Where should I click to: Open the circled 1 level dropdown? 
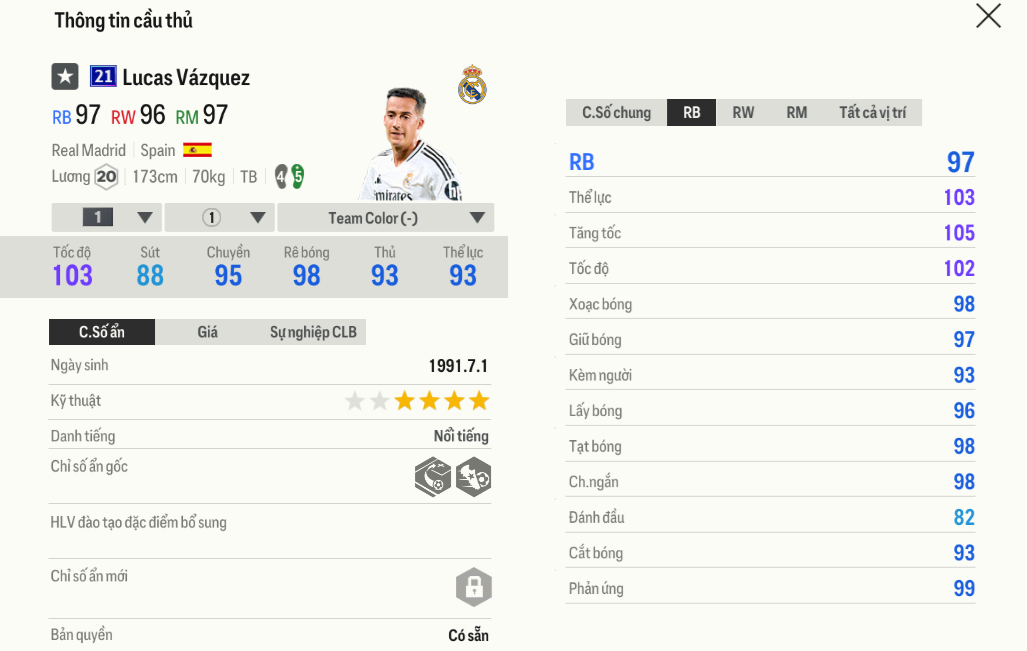click(x=220, y=218)
